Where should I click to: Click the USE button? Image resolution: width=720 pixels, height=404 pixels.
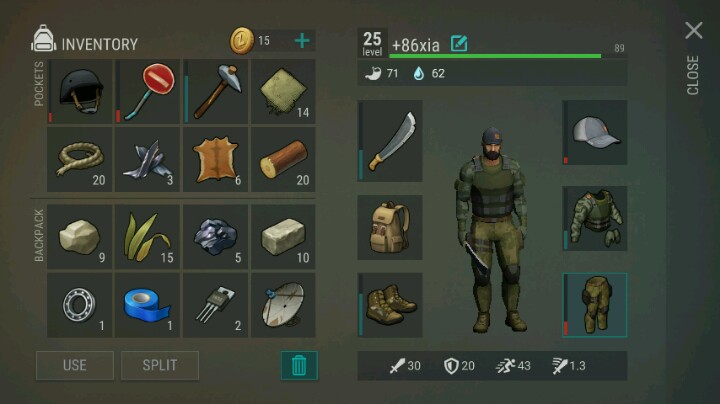pyautogui.click(x=75, y=365)
